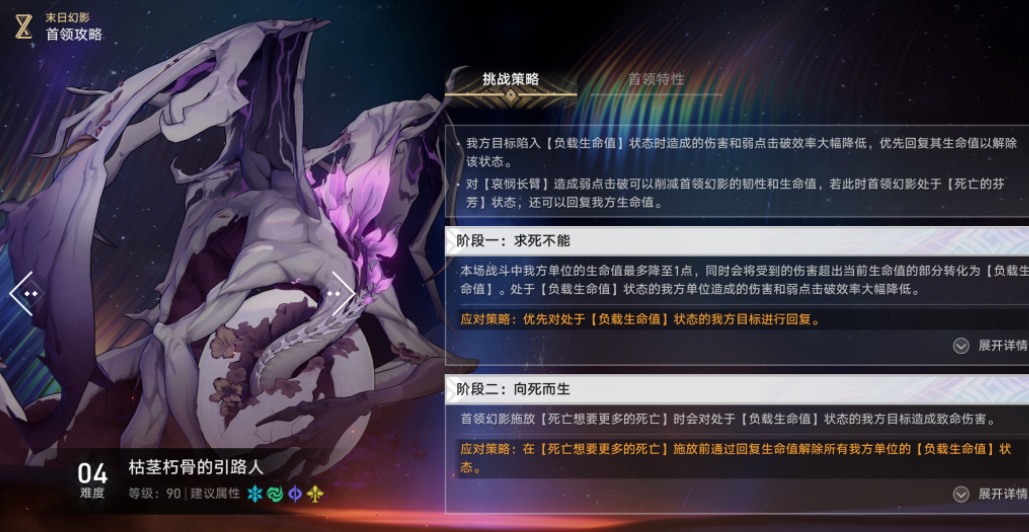
Task: Expand details for 阶段一：求死不能
Action: point(988,345)
